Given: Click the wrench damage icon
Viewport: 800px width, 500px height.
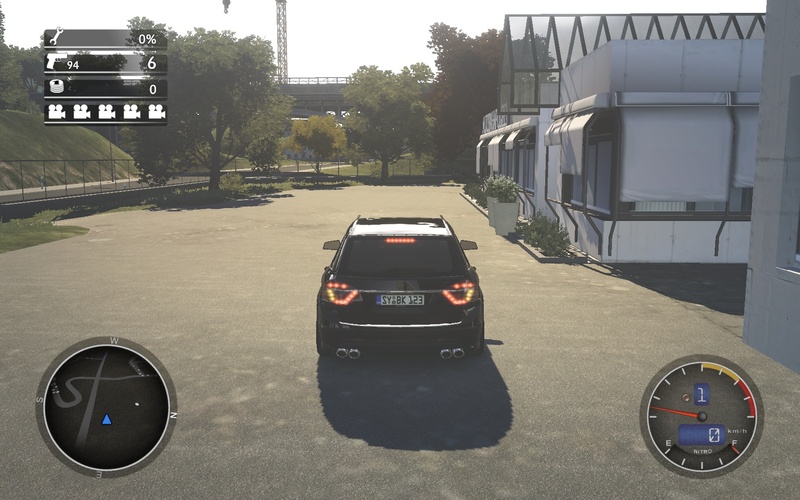Looking at the screenshot, I should pos(56,38).
